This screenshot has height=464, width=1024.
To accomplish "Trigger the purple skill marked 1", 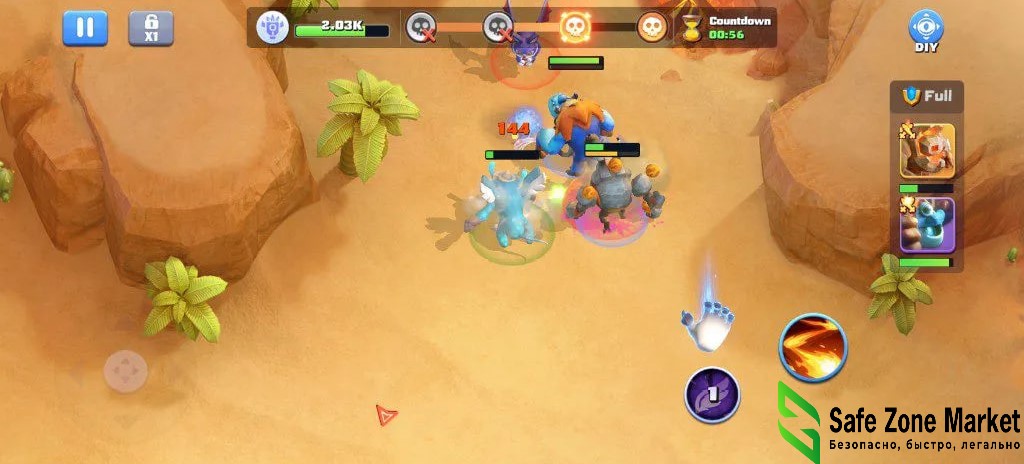I will 712,394.
